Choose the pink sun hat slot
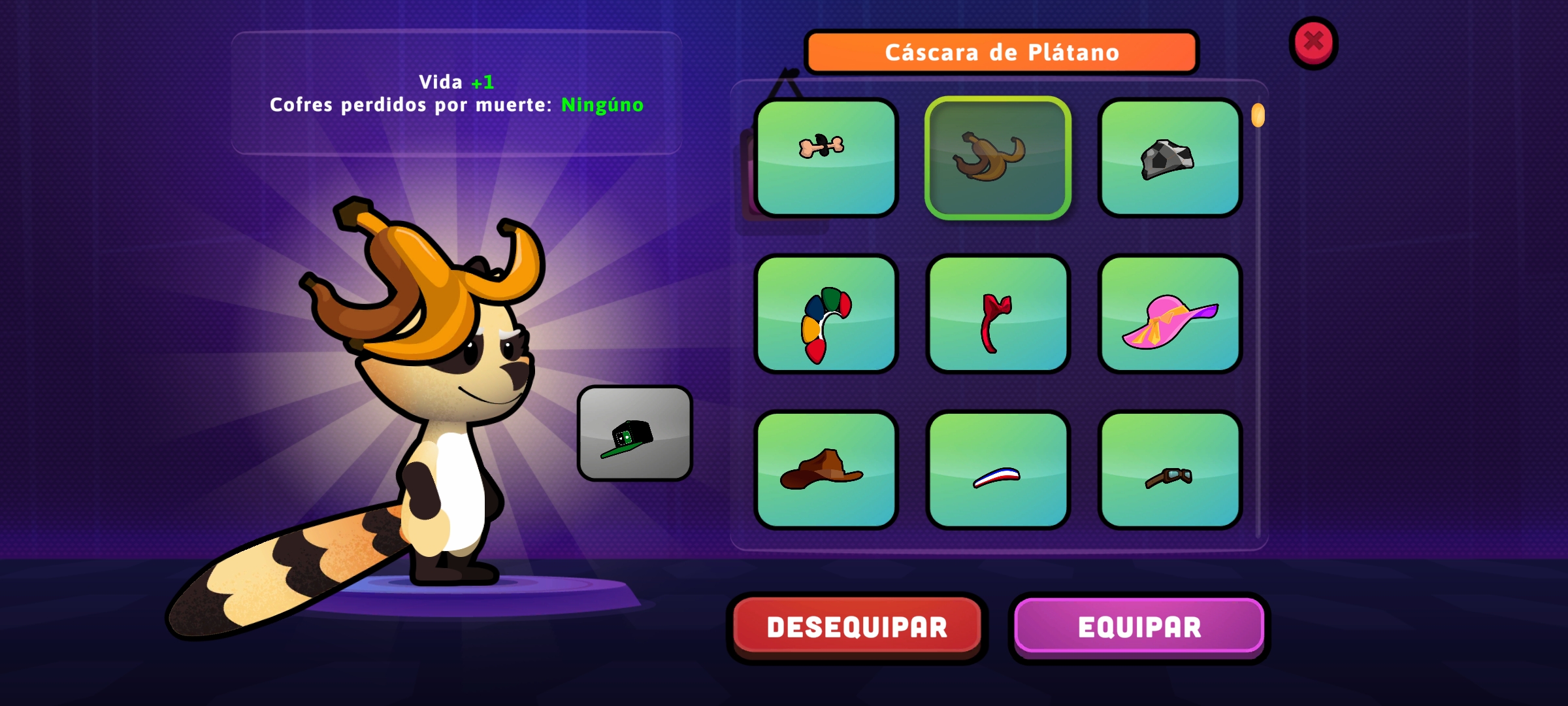The image size is (1568, 706). [1169, 314]
